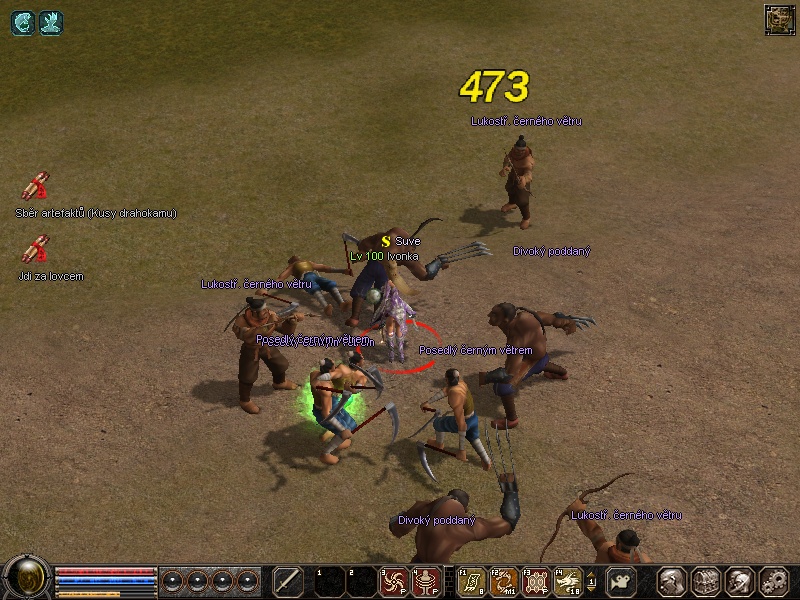Open the helmeted head messenger button
Screen dimensions: 800x600
pyautogui.click(x=740, y=581)
